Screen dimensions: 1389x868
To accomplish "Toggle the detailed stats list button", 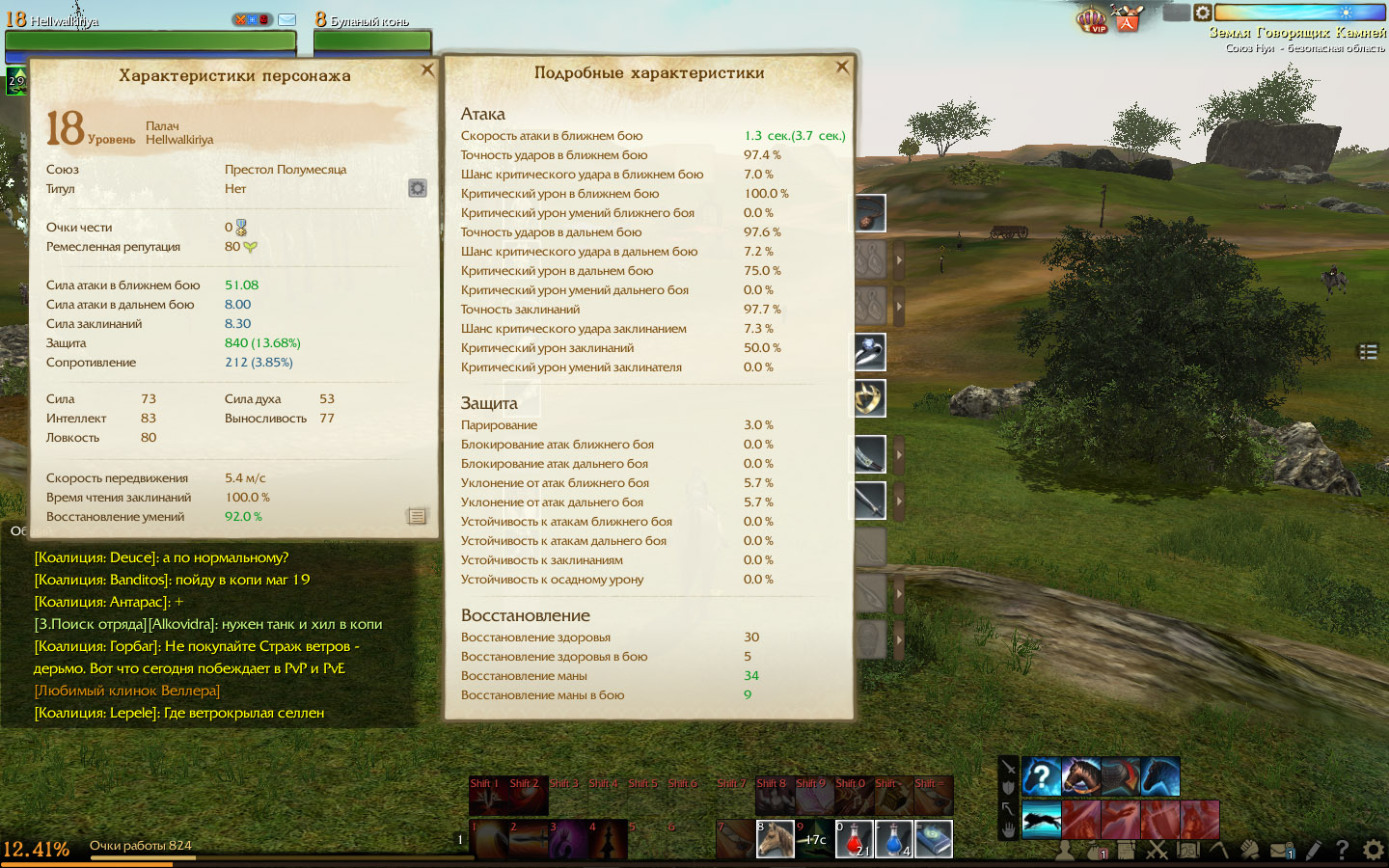I will [417, 517].
